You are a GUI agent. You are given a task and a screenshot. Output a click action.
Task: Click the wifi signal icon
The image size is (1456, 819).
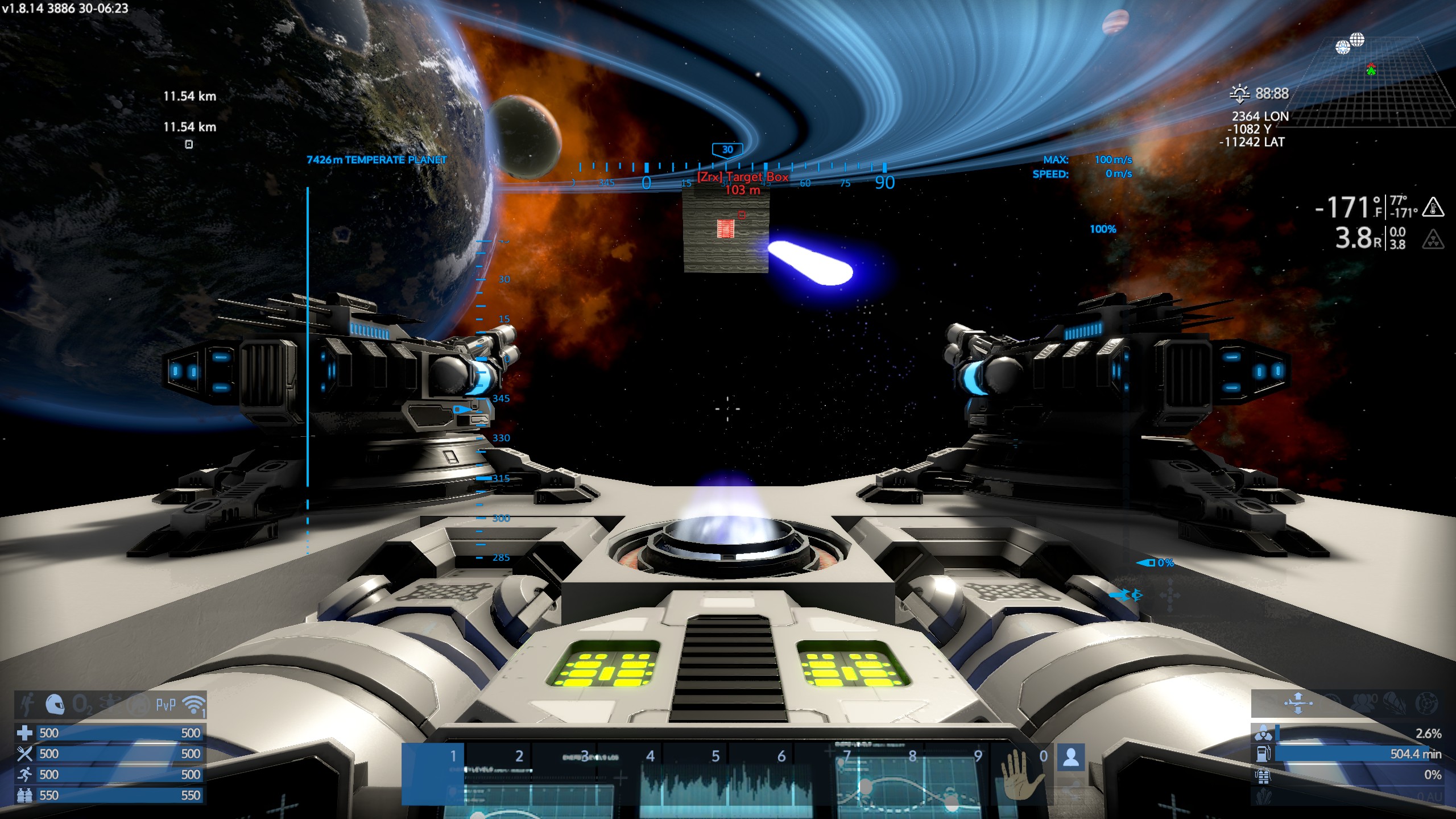(x=193, y=705)
